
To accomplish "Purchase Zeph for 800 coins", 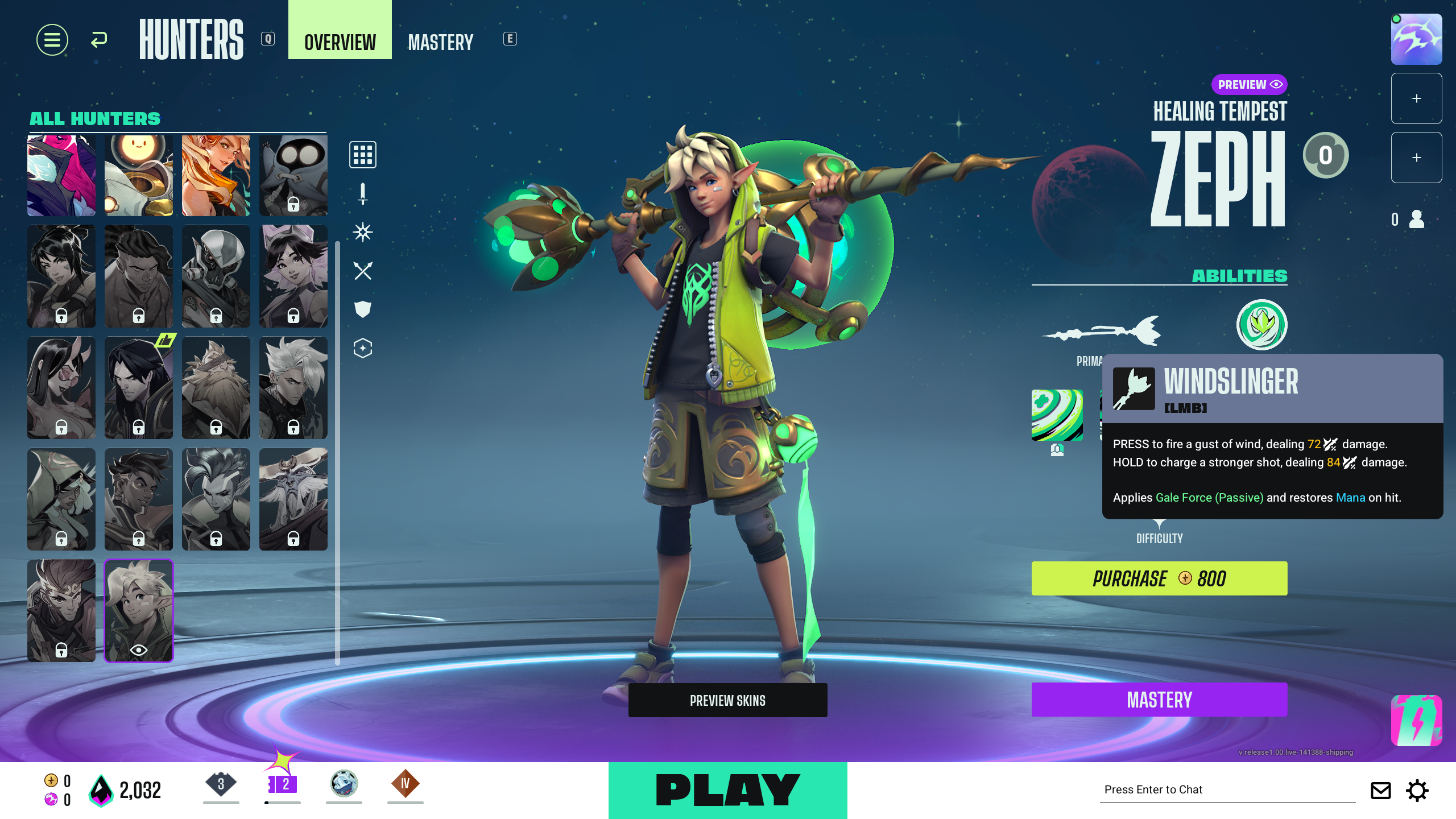I will [1159, 578].
